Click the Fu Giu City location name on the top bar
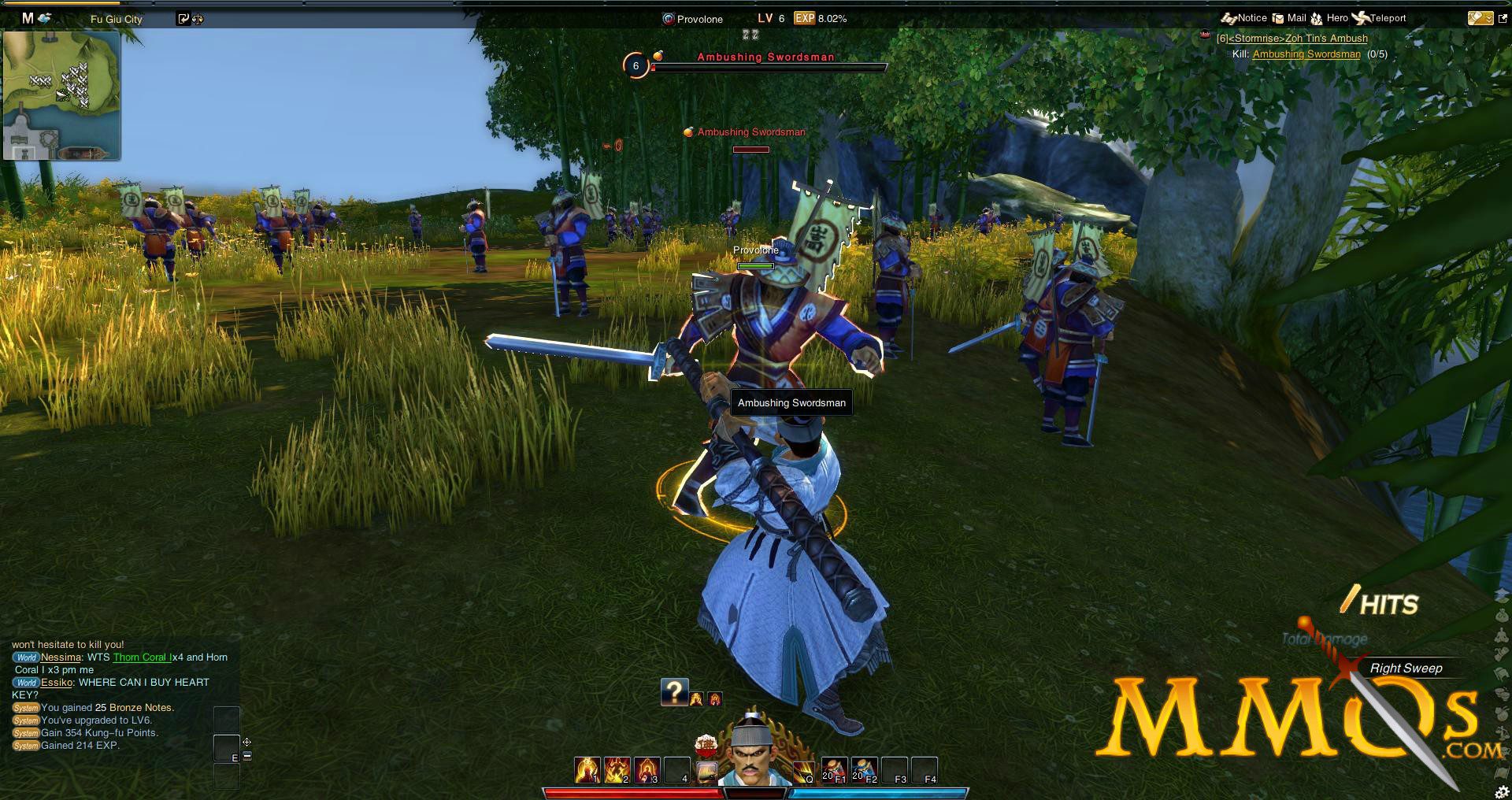Viewport: 1512px width, 800px height. point(114,19)
